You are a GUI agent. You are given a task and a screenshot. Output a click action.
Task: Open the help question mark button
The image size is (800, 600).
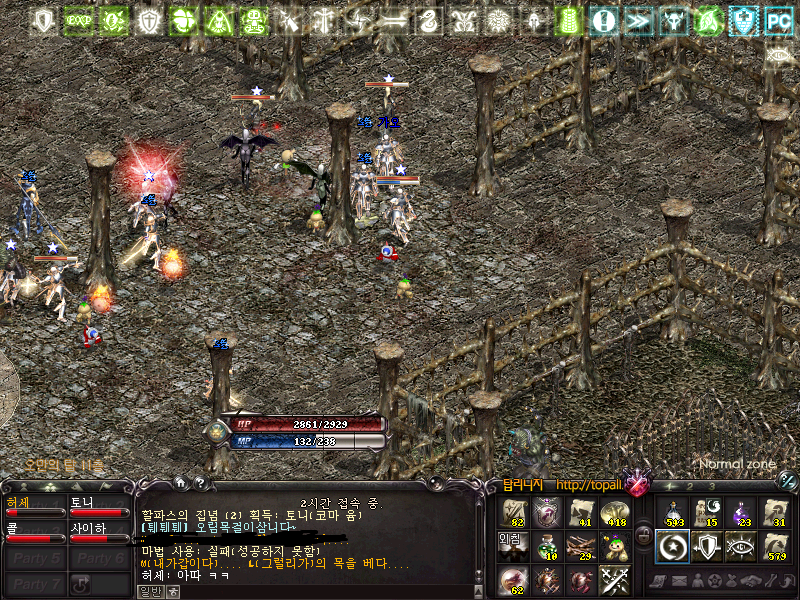pos(199,484)
